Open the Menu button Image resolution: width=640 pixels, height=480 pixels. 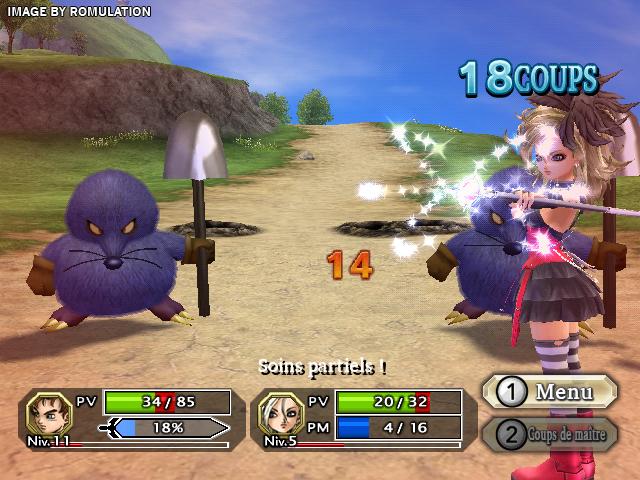[x=548, y=392]
